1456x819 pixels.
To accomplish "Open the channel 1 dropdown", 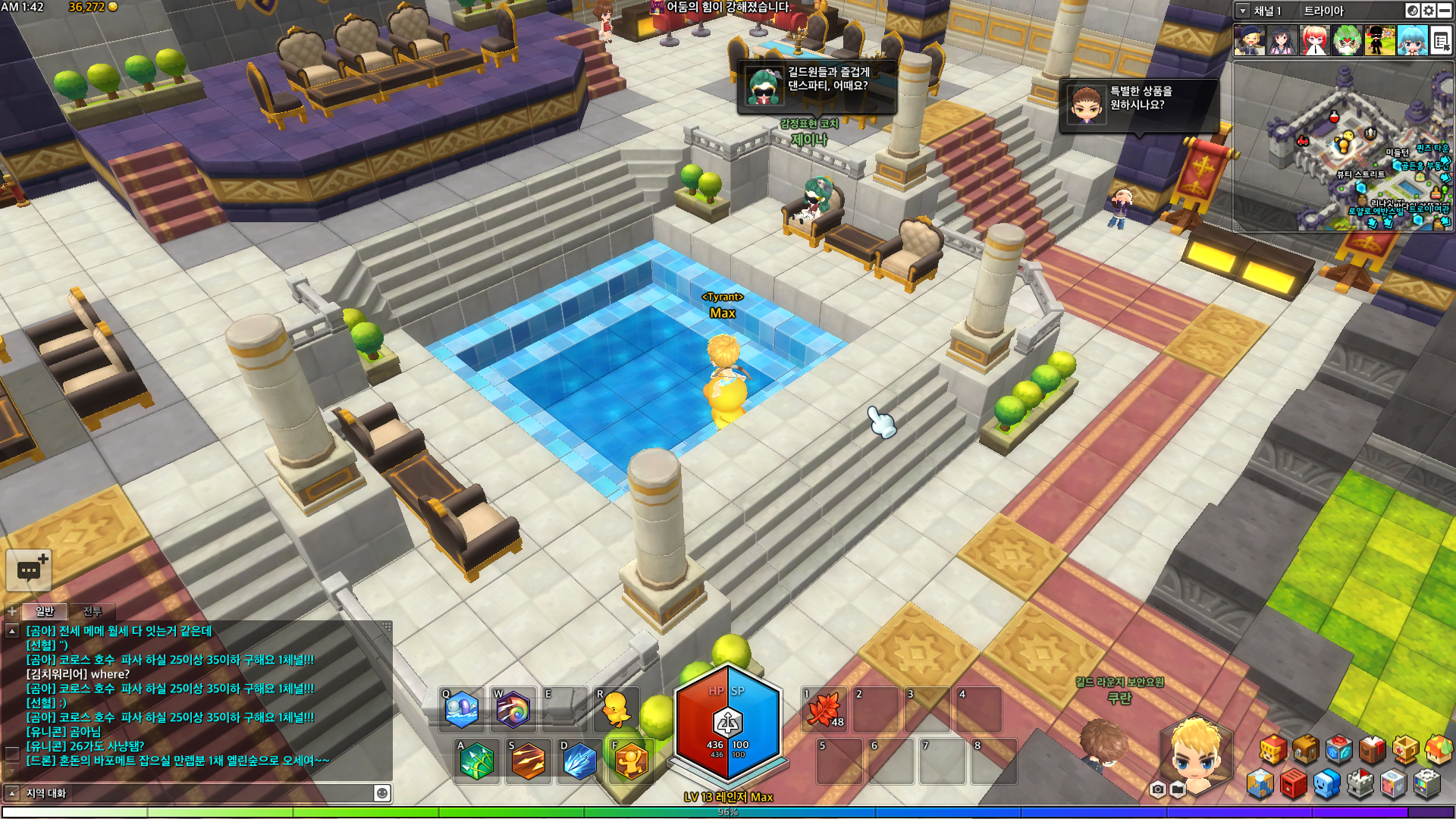I will [x=1243, y=11].
